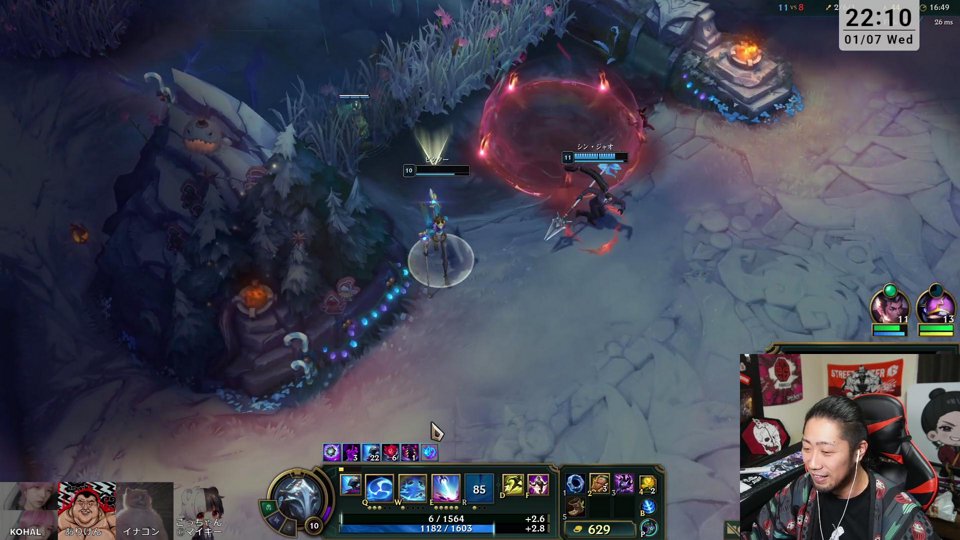
Task: Select the level 11 ally portrait
Action: pyautogui.click(x=888, y=305)
